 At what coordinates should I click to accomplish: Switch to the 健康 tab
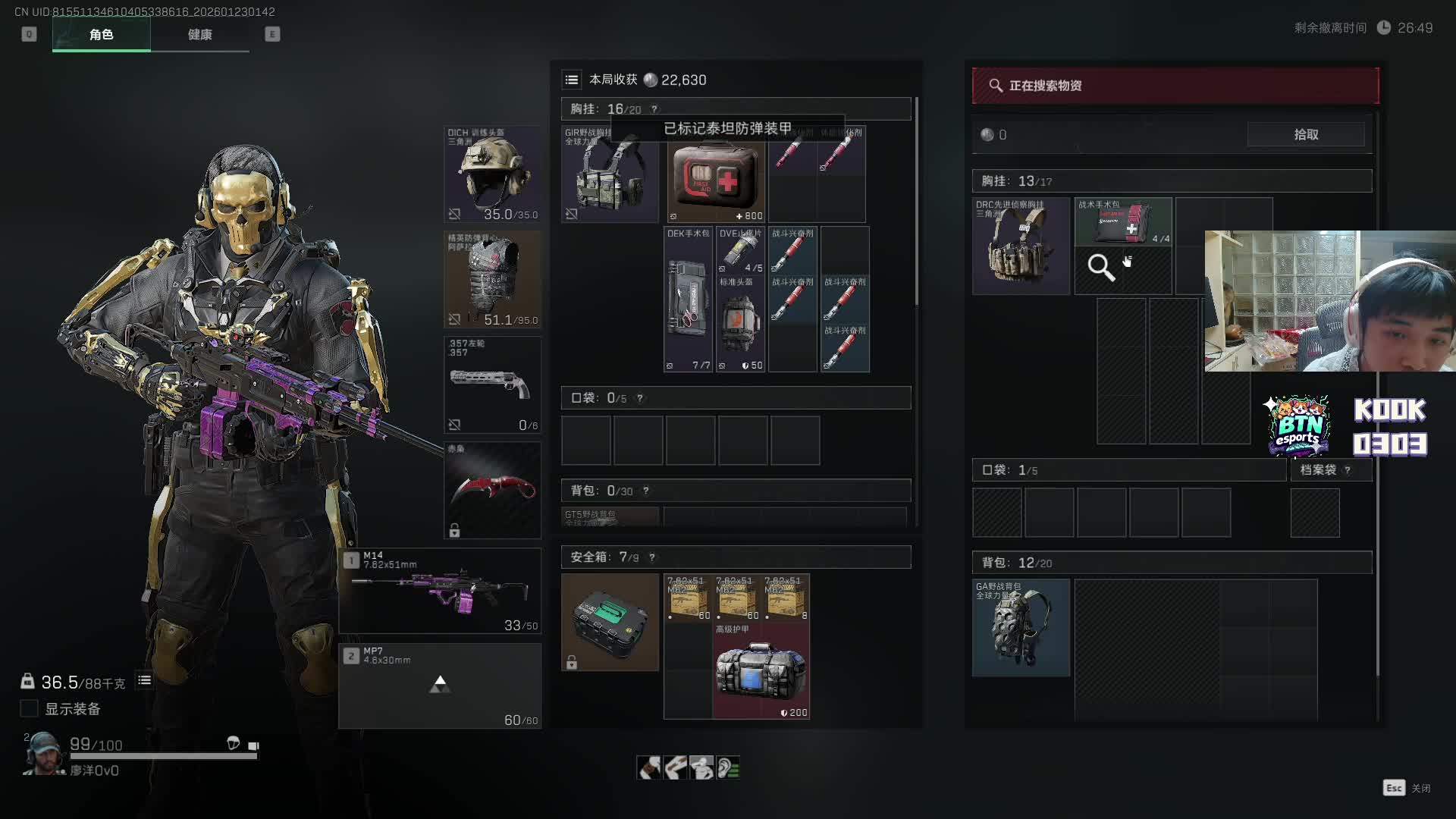tap(199, 34)
